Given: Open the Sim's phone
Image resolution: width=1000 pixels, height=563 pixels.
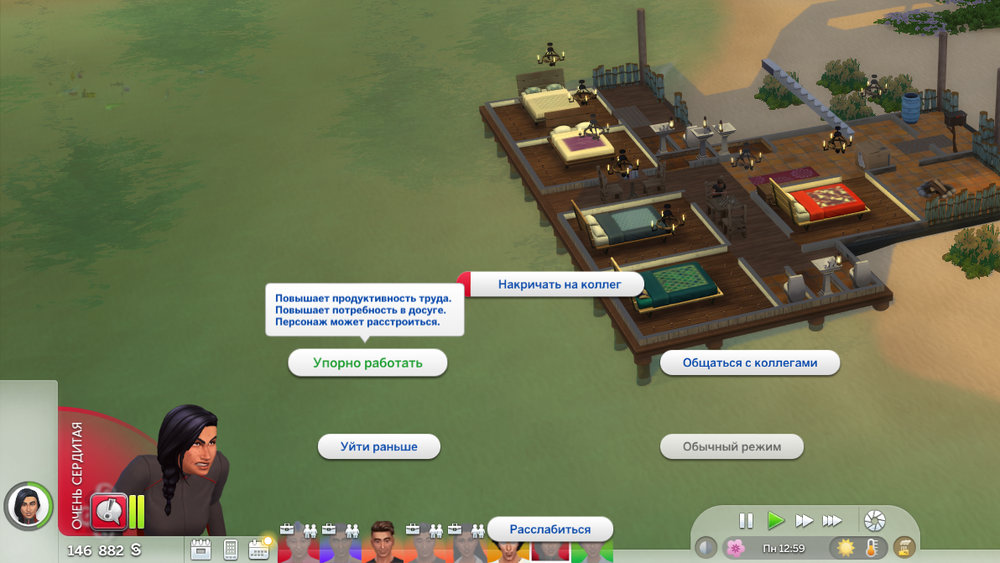Looking at the screenshot, I should tap(230, 549).
